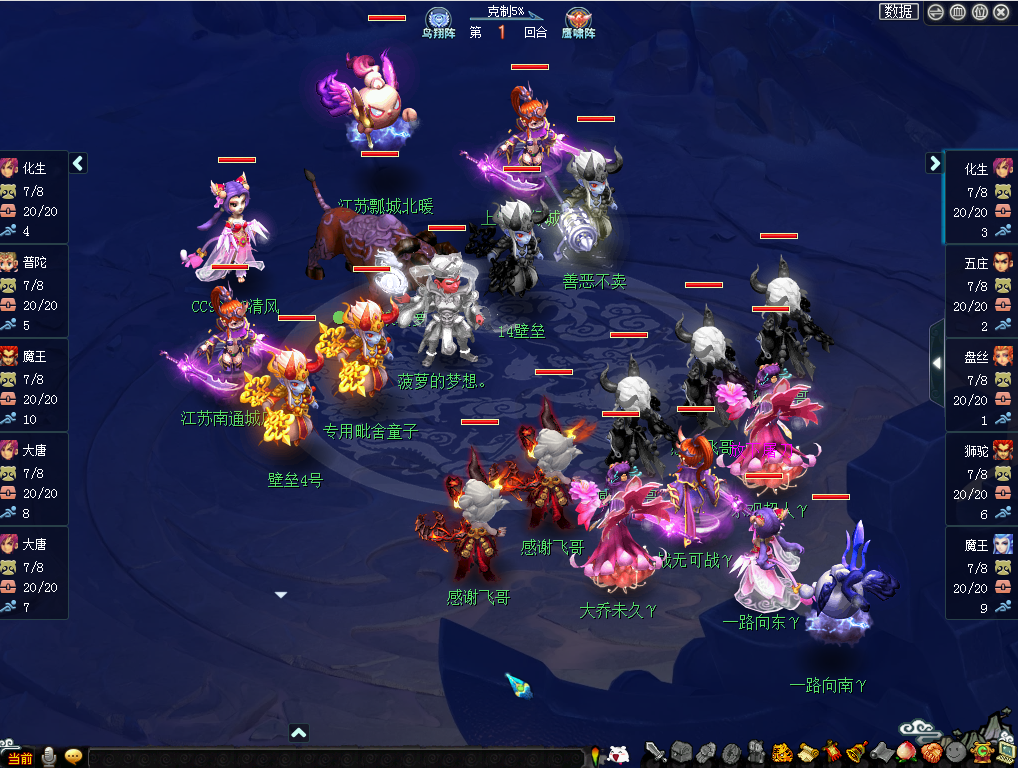Open the tiger head pet icon

[782, 751]
